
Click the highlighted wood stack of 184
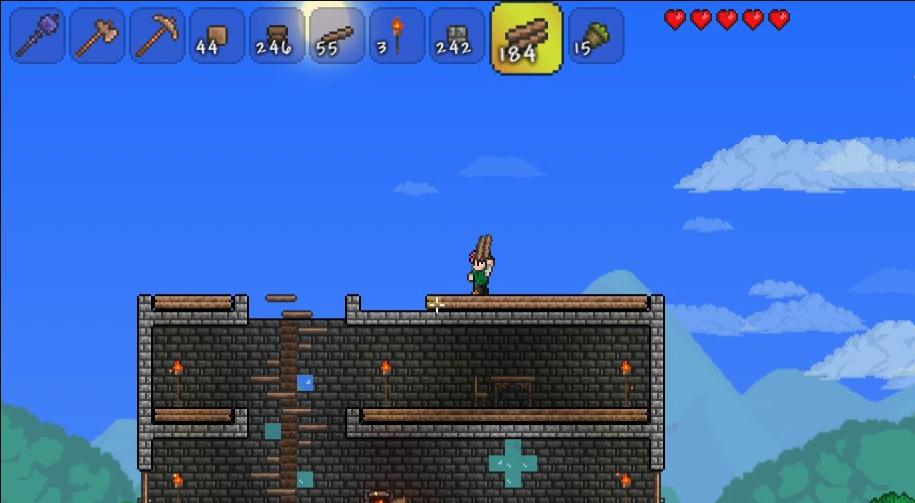pos(526,38)
